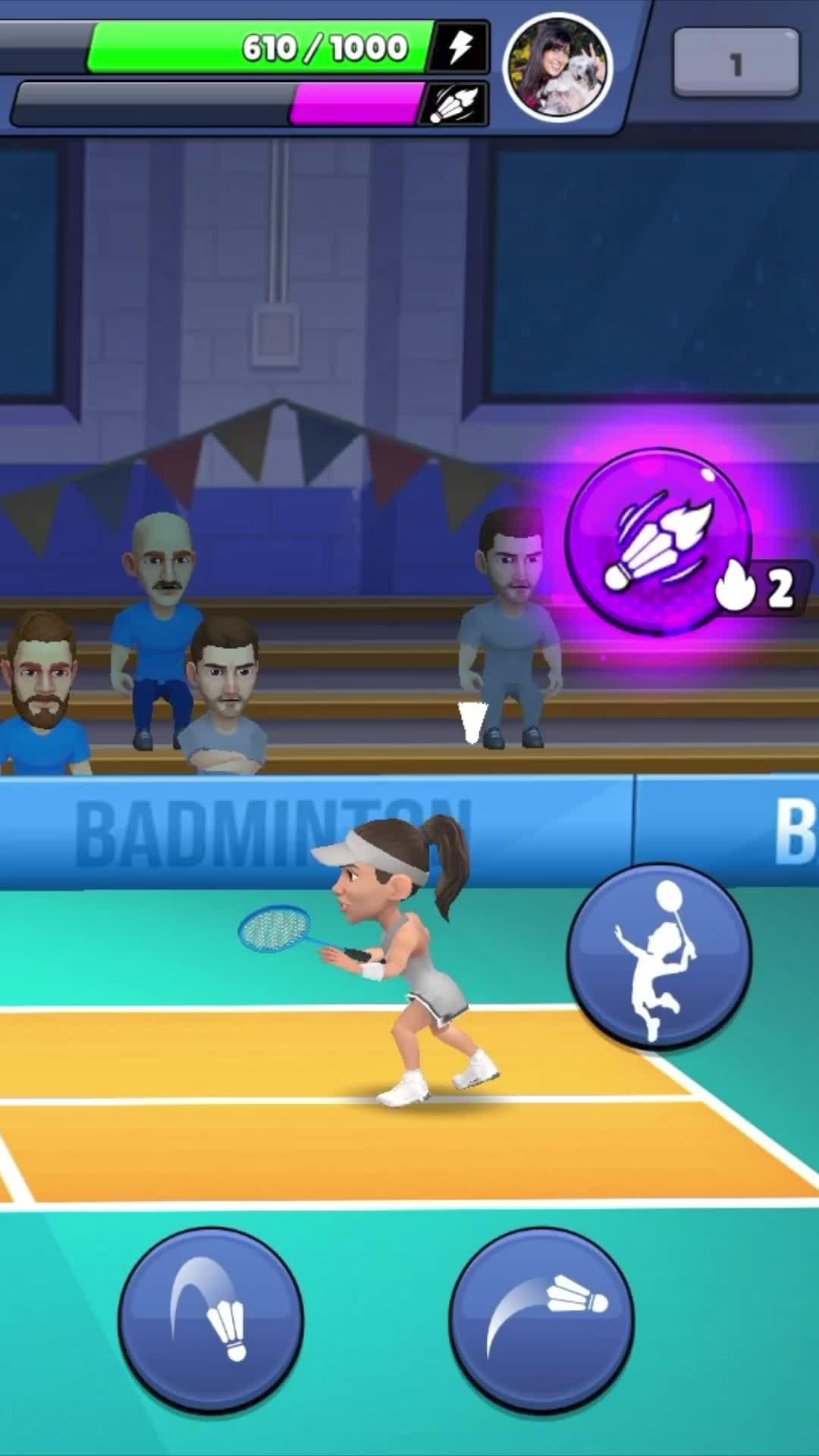
Task: Hit a forward drive shot
Action: [541, 1320]
